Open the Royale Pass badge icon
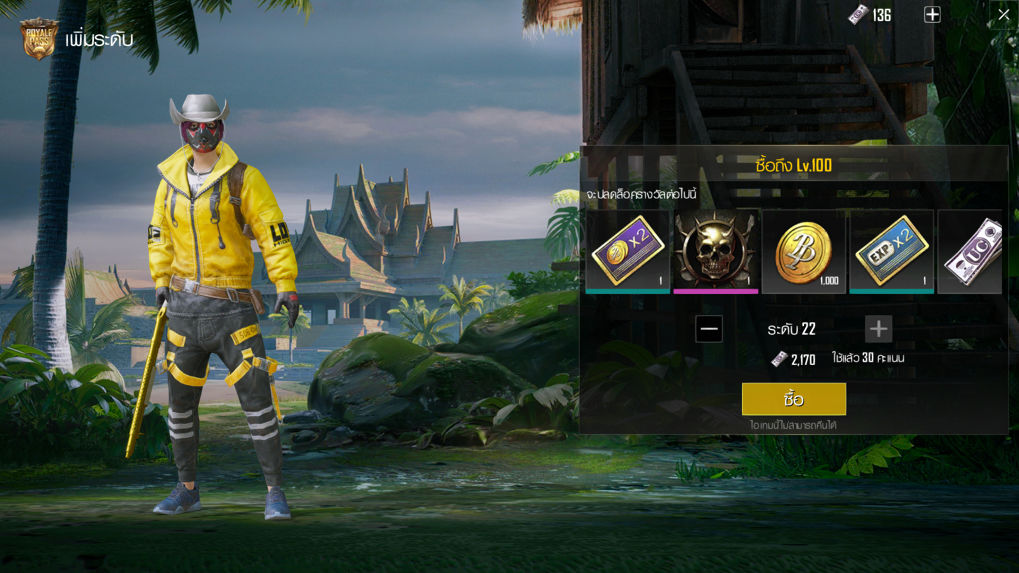The width and height of the screenshot is (1019, 573). pos(39,39)
